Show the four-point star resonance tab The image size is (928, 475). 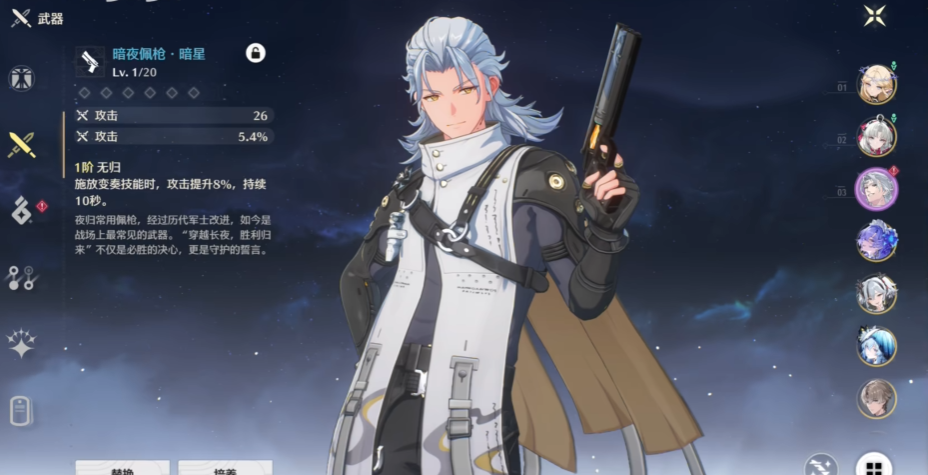coord(21,343)
